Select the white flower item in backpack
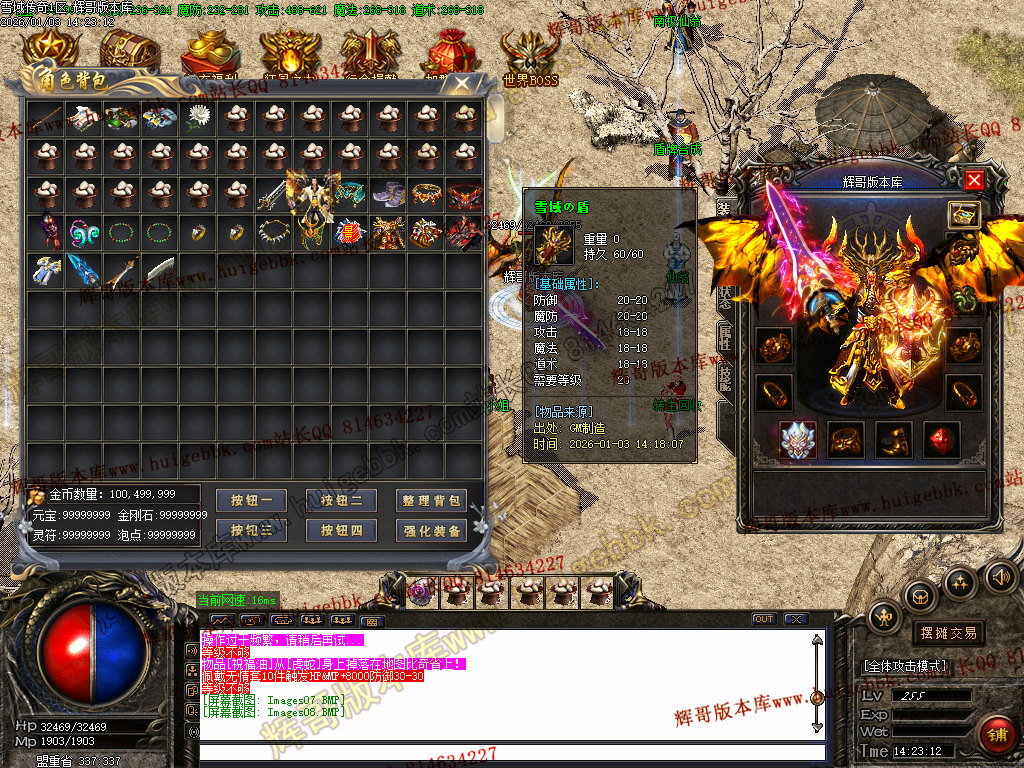 coord(198,118)
